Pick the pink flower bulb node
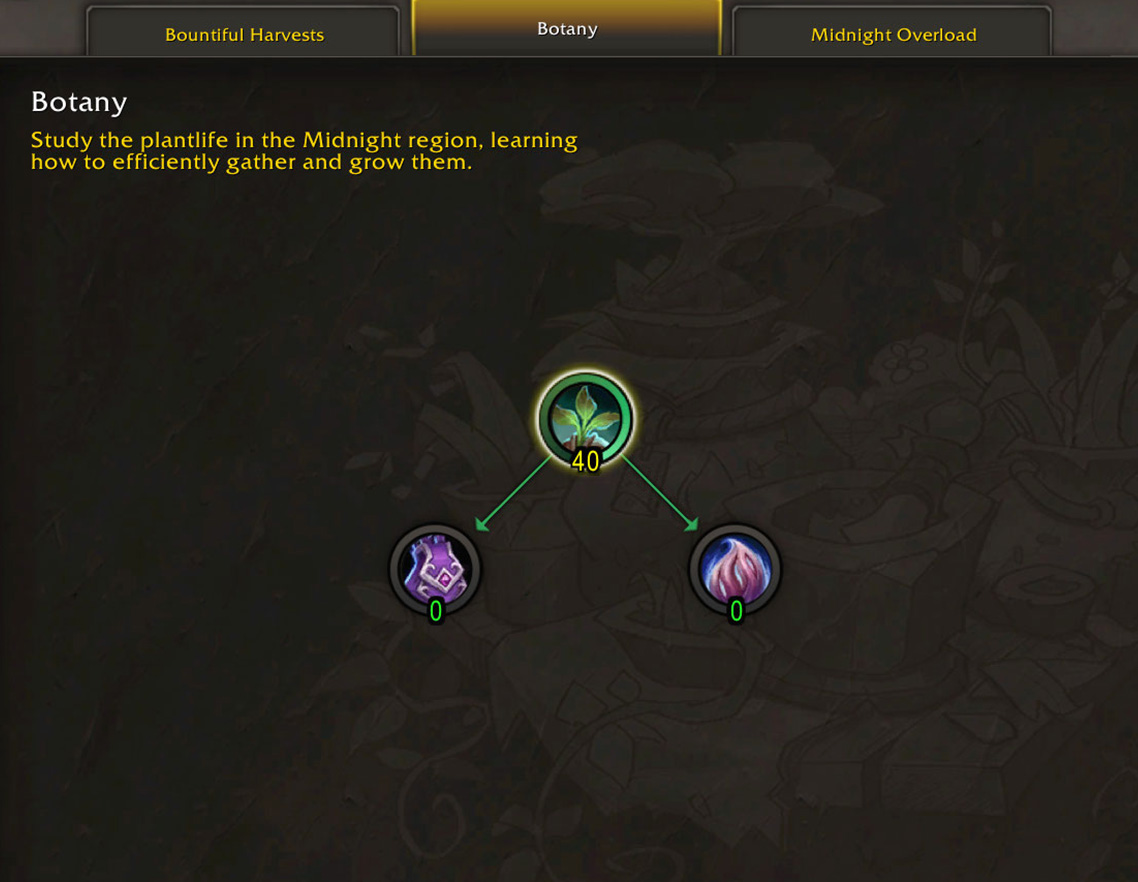This screenshot has height=882, width=1138. pyautogui.click(x=735, y=568)
